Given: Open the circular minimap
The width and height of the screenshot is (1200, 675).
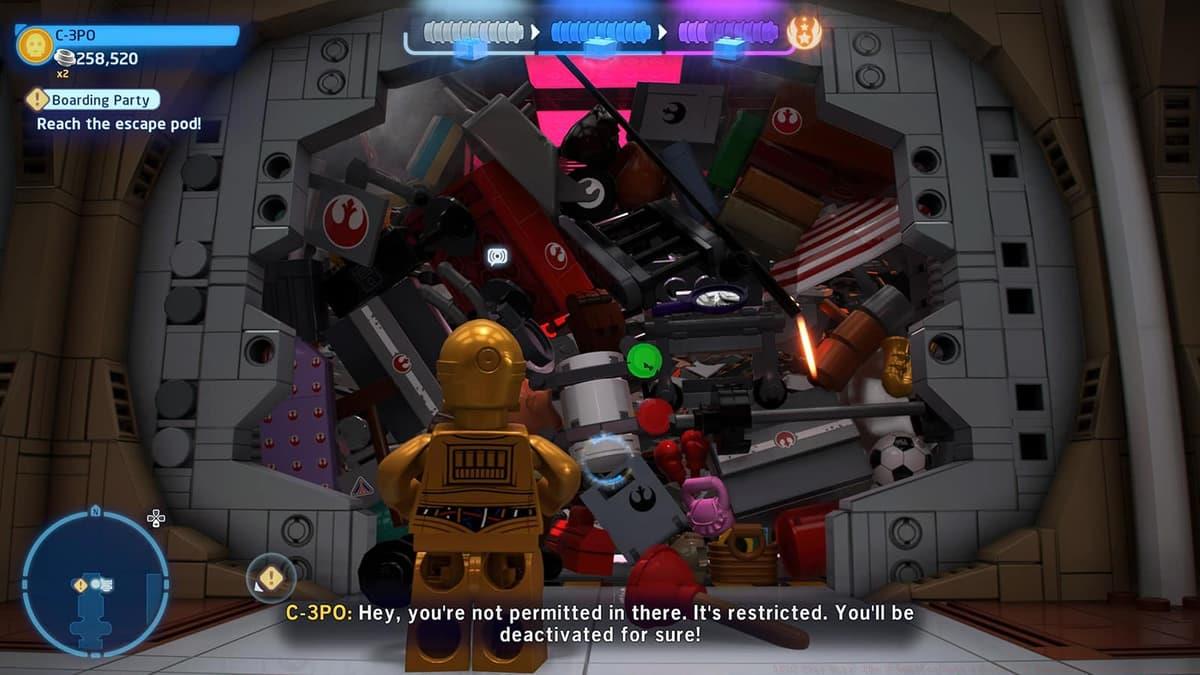Looking at the screenshot, I should (95, 583).
